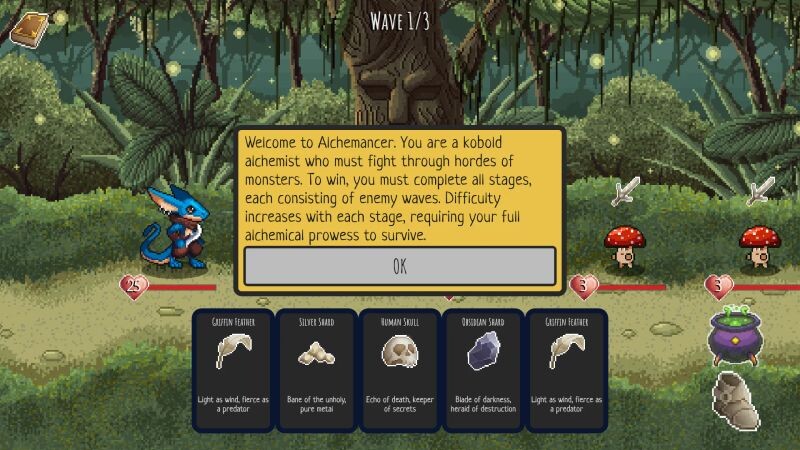Image resolution: width=800 pixels, height=450 pixels.
Task: Click the bubbling purple cauldron
Action: (x=737, y=334)
